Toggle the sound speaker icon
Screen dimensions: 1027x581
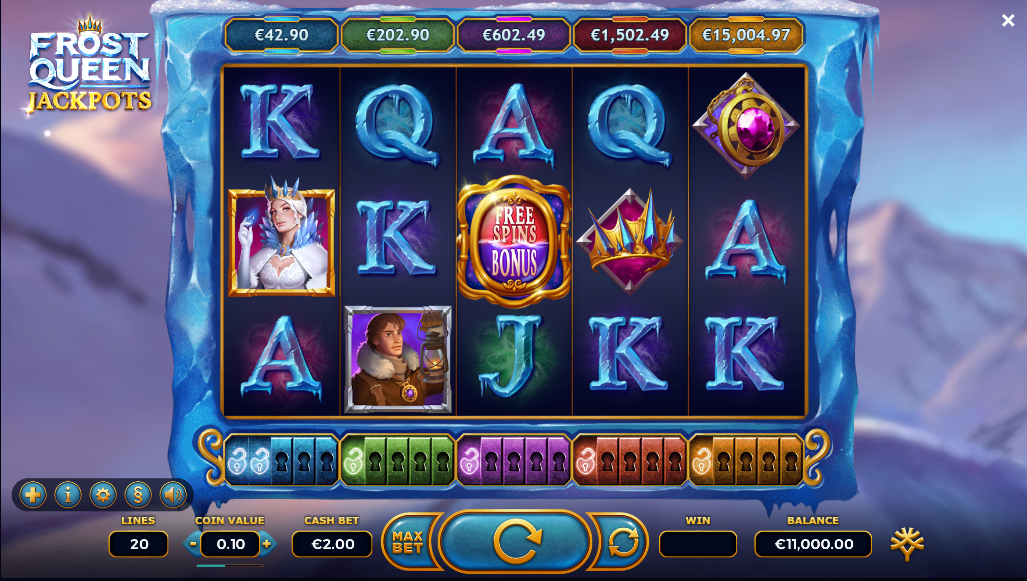pos(172,494)
